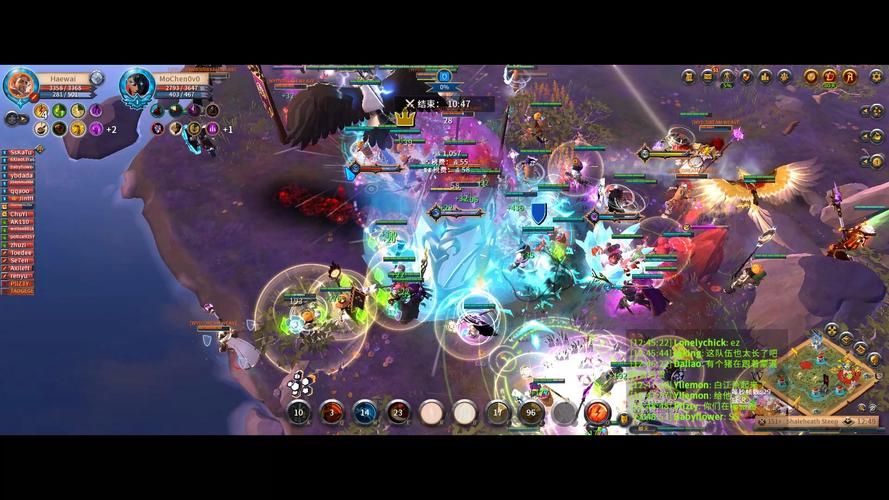
Task: Select party member AK110 in the list
Action: [21, 221]
